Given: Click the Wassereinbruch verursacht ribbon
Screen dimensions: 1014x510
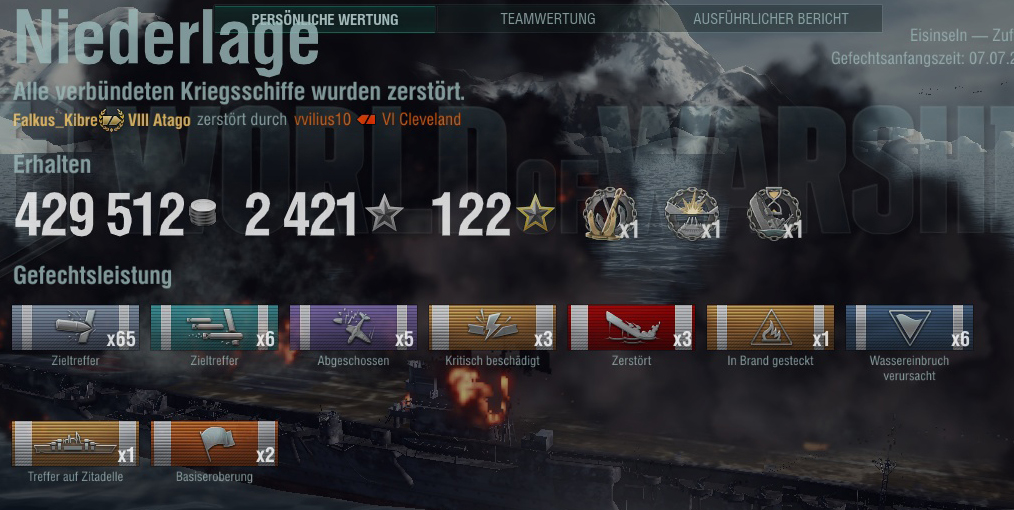Looking at the screenshot, I should (x=909, y=328).
